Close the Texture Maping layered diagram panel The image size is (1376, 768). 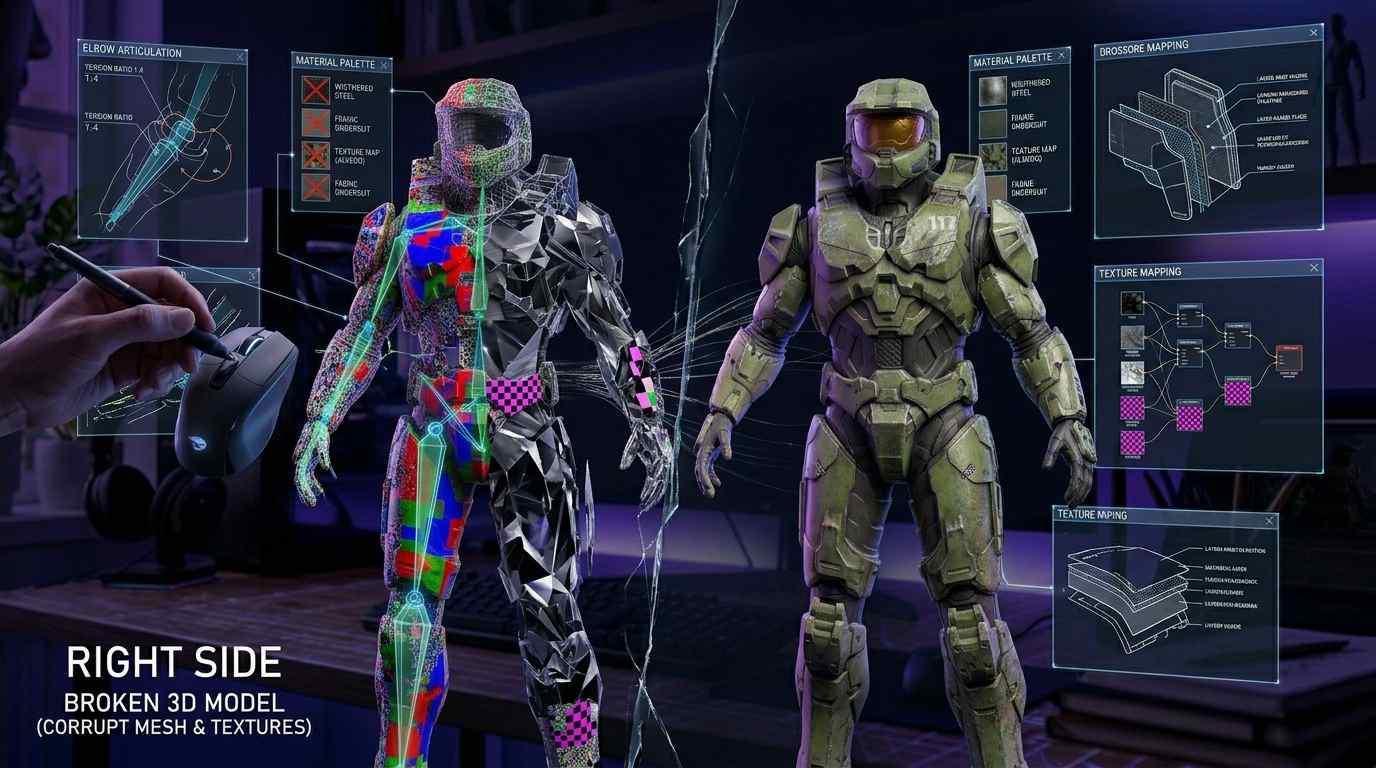coord(1269,520)
